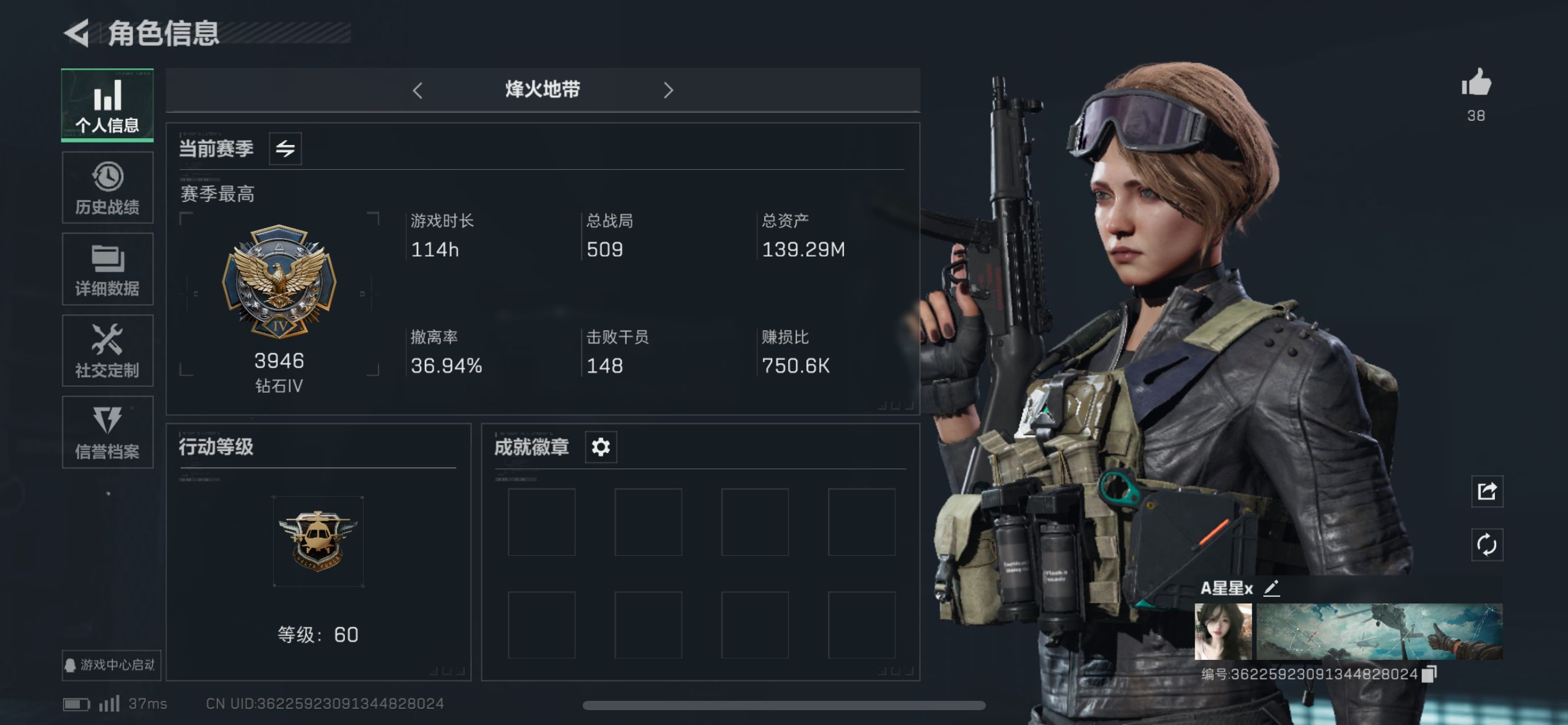Show the 信誉档案 tab
Viewport: 1568px width, 725px height.
pyautogui.click(x=107, y=433)
